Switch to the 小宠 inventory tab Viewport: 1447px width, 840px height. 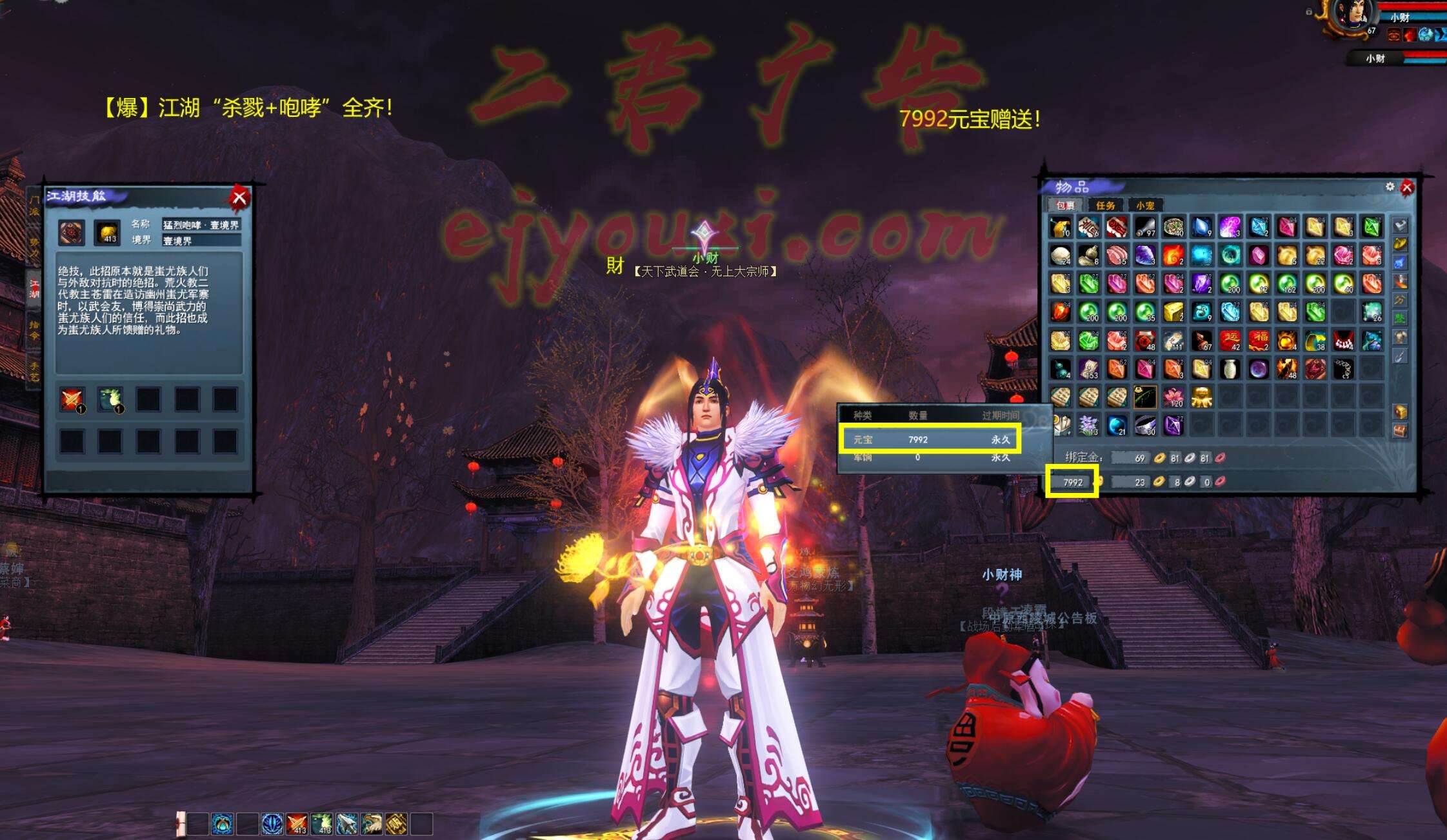click(x=1145, y=205)
